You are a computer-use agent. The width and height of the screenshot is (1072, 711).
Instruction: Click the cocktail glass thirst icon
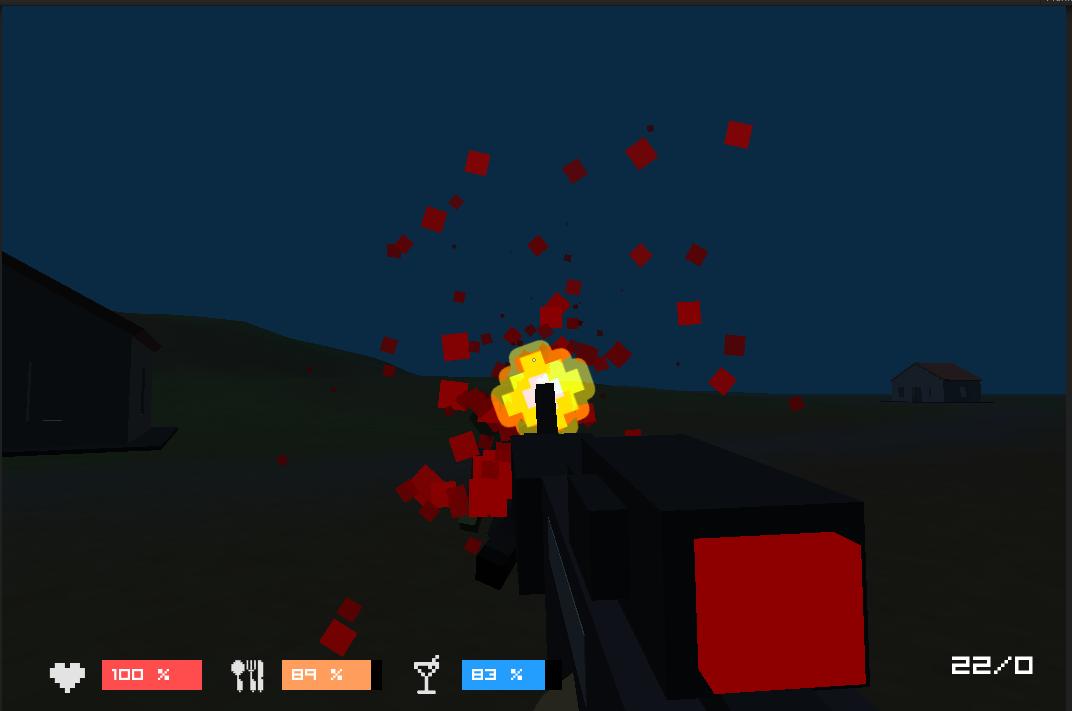pyautogui.click(x=427, y=675)
